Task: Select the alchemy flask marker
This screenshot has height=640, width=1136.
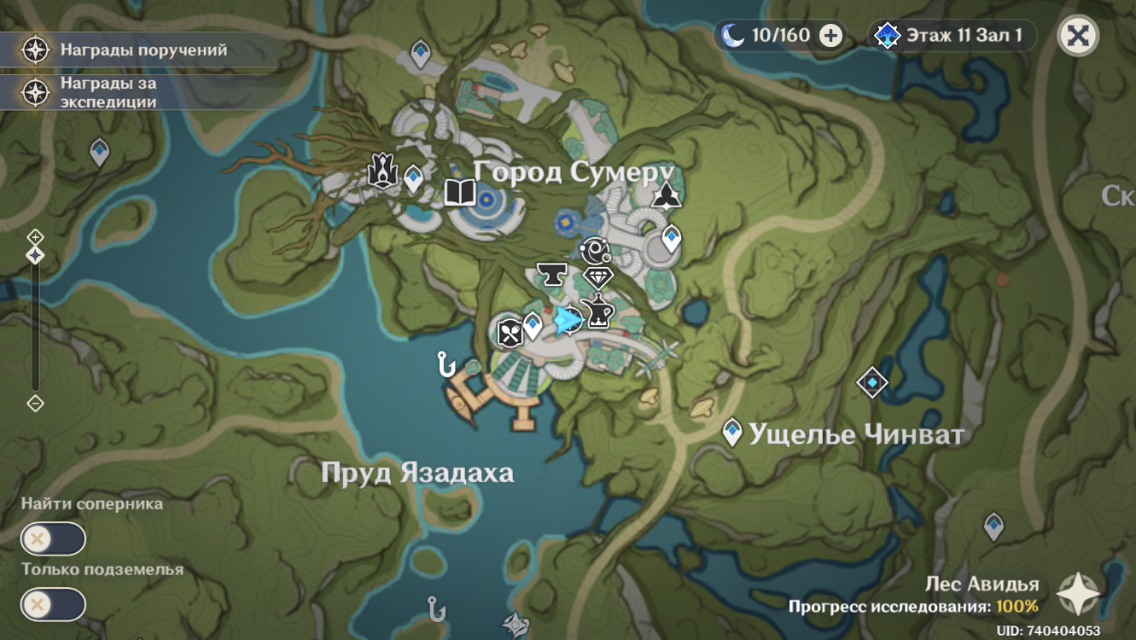Action: click(599, 313)
